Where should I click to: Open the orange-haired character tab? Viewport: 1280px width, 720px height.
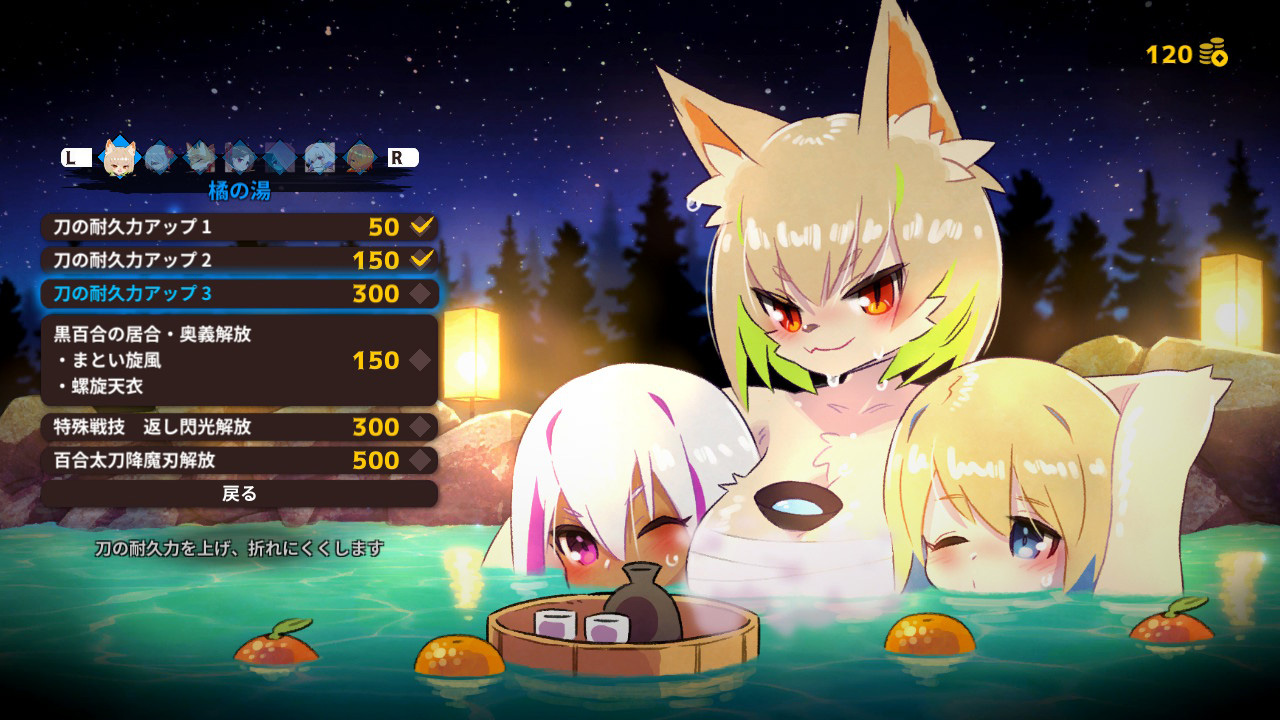coord(360,157)
